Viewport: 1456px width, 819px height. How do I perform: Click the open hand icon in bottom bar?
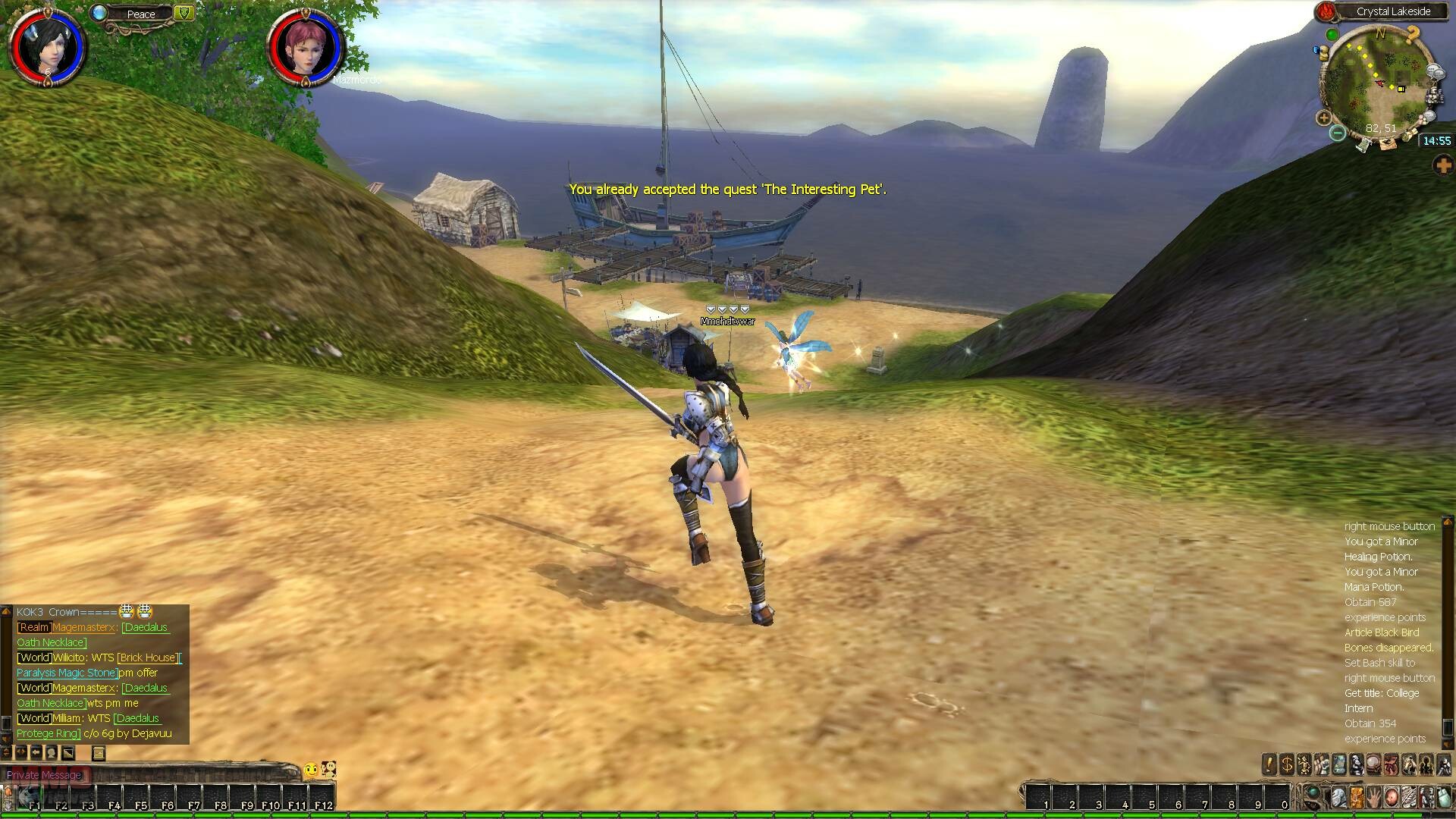(1374, 797)
